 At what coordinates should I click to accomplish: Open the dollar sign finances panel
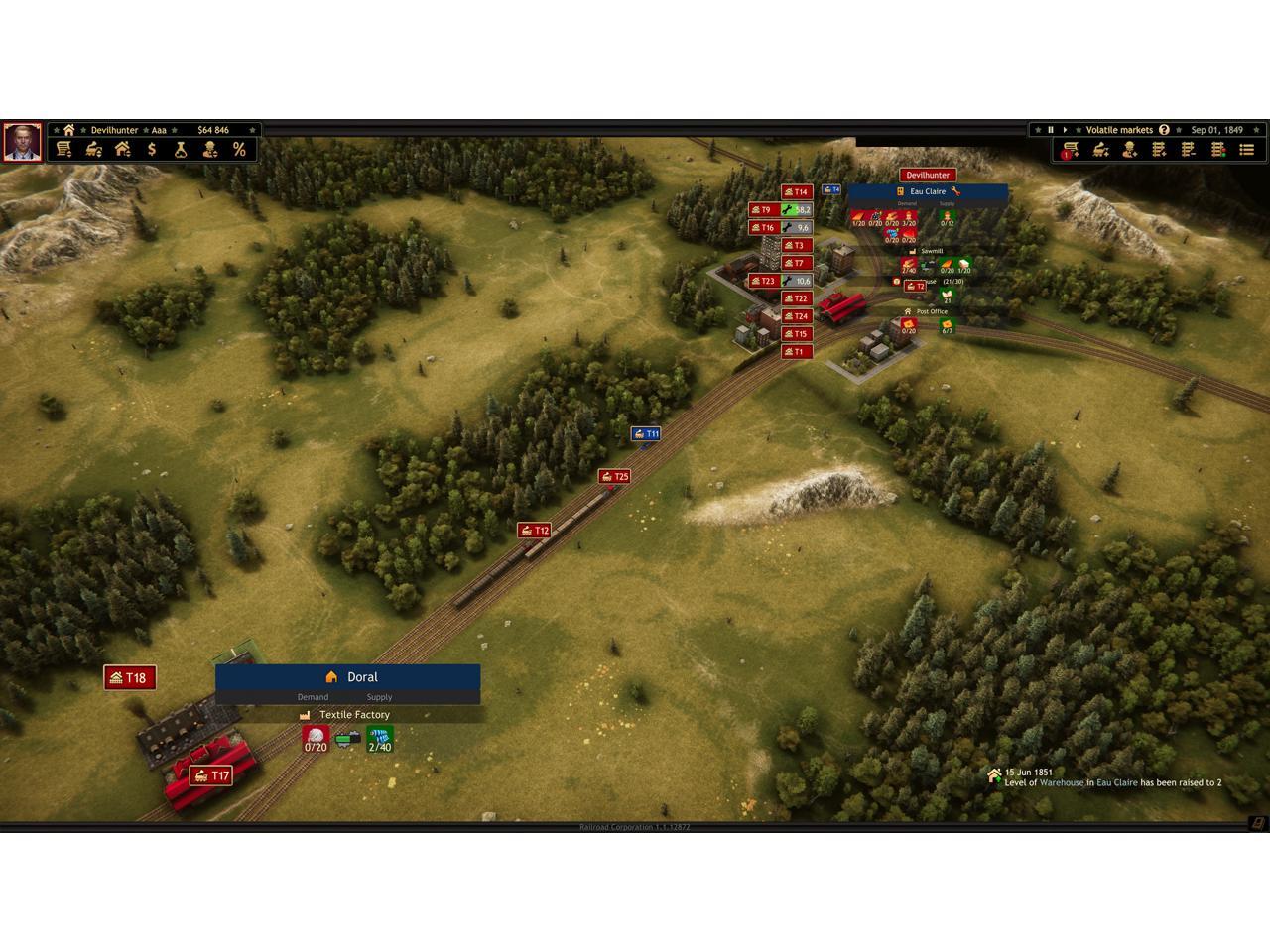click(x=152, y=150)
